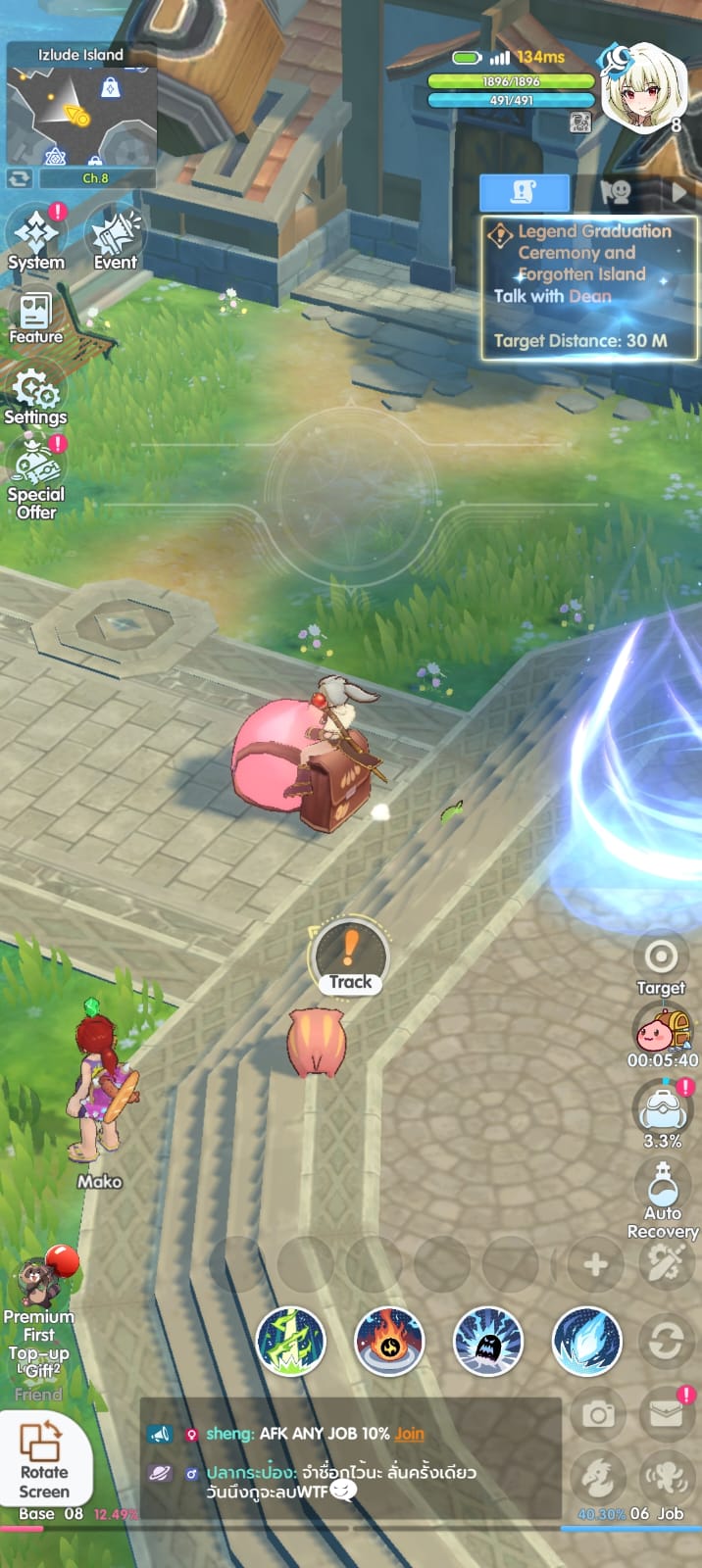This screenshot has width=702, height=1568.
Task: Activate the green lightning skill
Action: (291, 1341)
